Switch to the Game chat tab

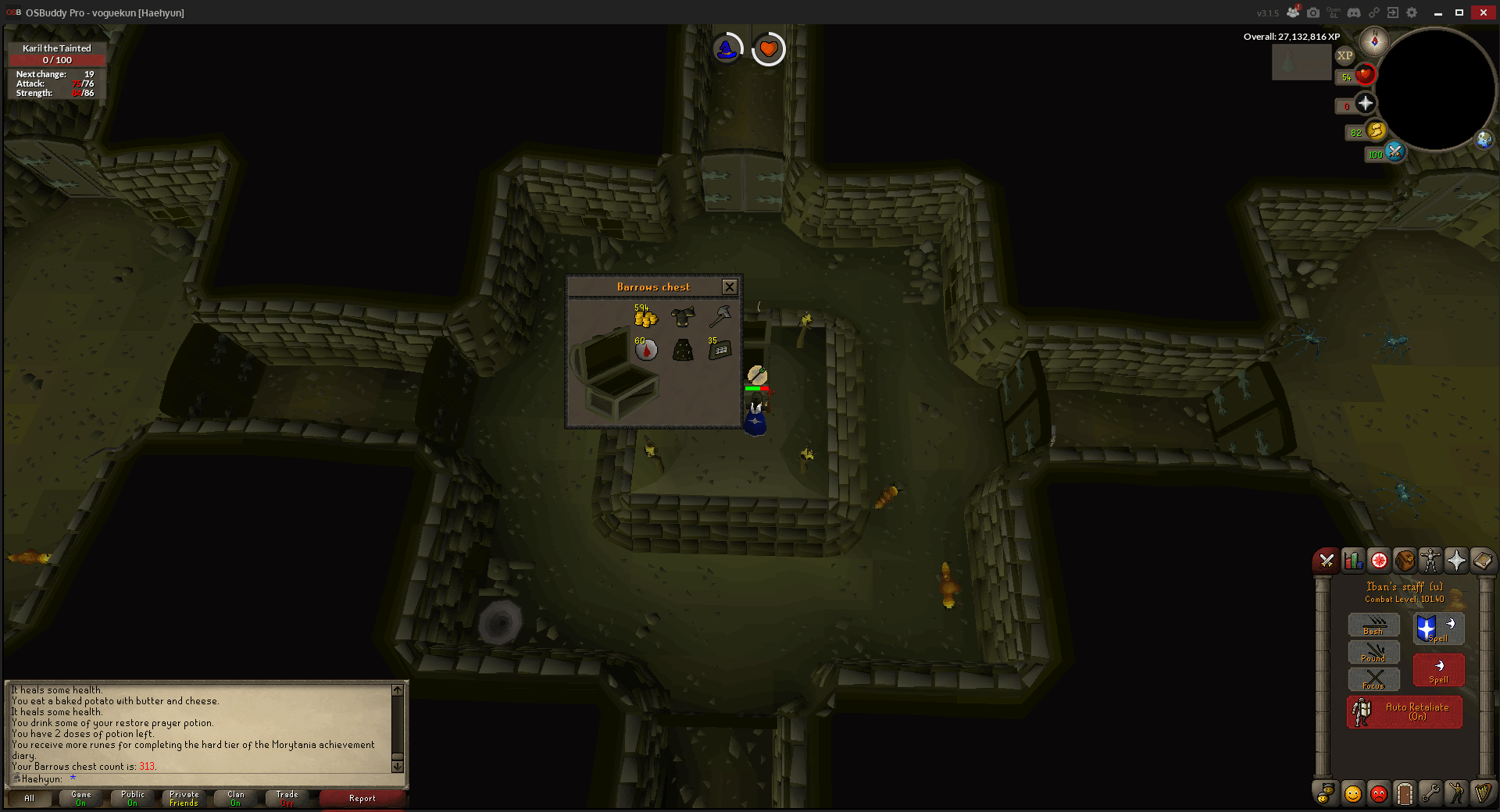[x=80, y=798]
